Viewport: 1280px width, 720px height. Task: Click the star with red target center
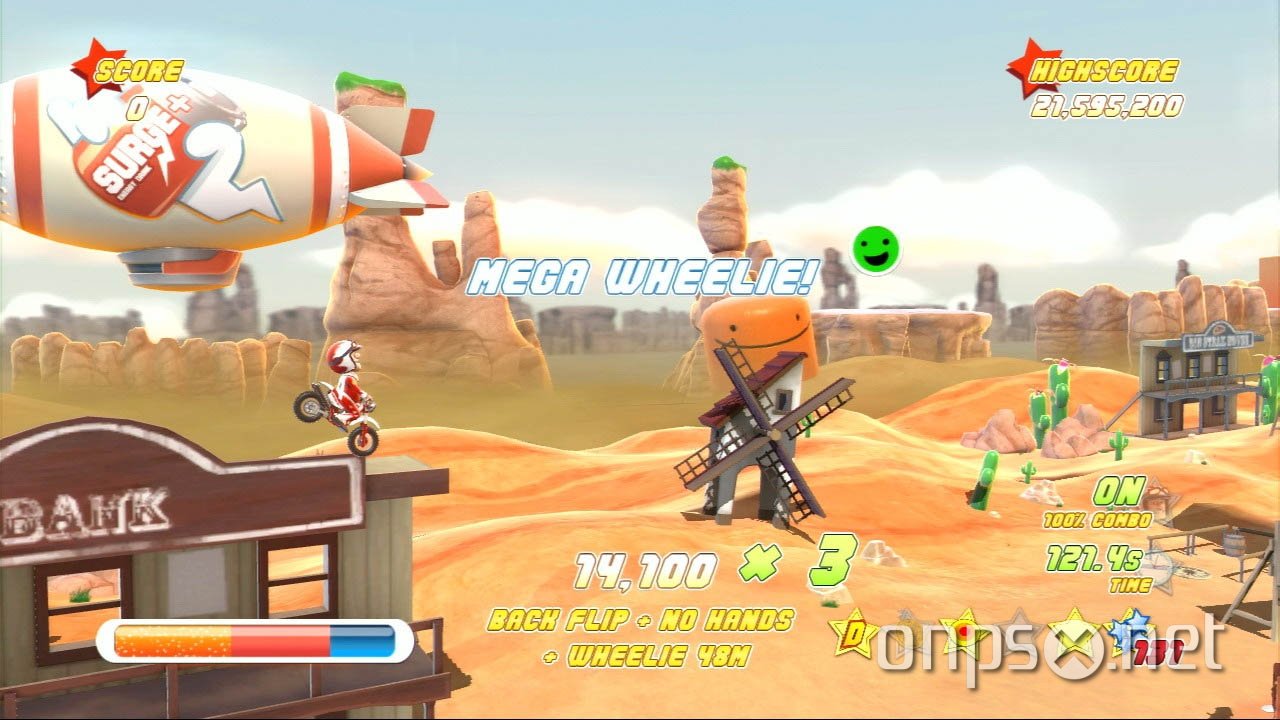[x=963, y=630]
